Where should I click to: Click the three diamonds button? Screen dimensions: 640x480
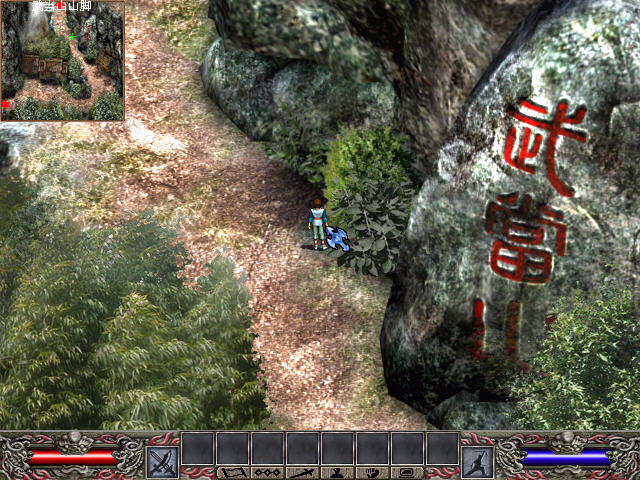pos(267,472)
